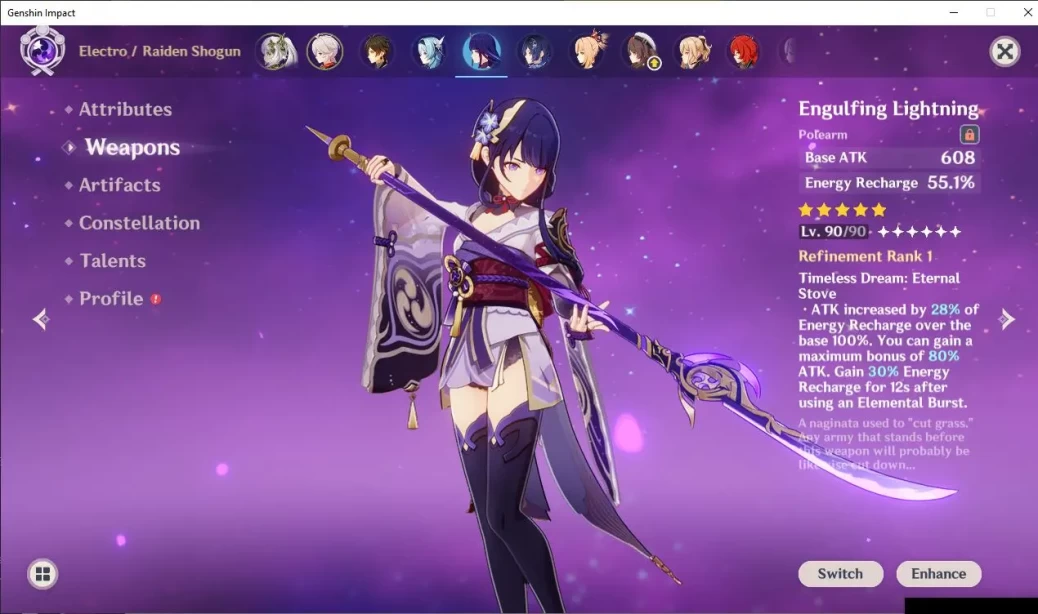Click the Switch weapon button
1038x614 pixels.
pos(840,574)
